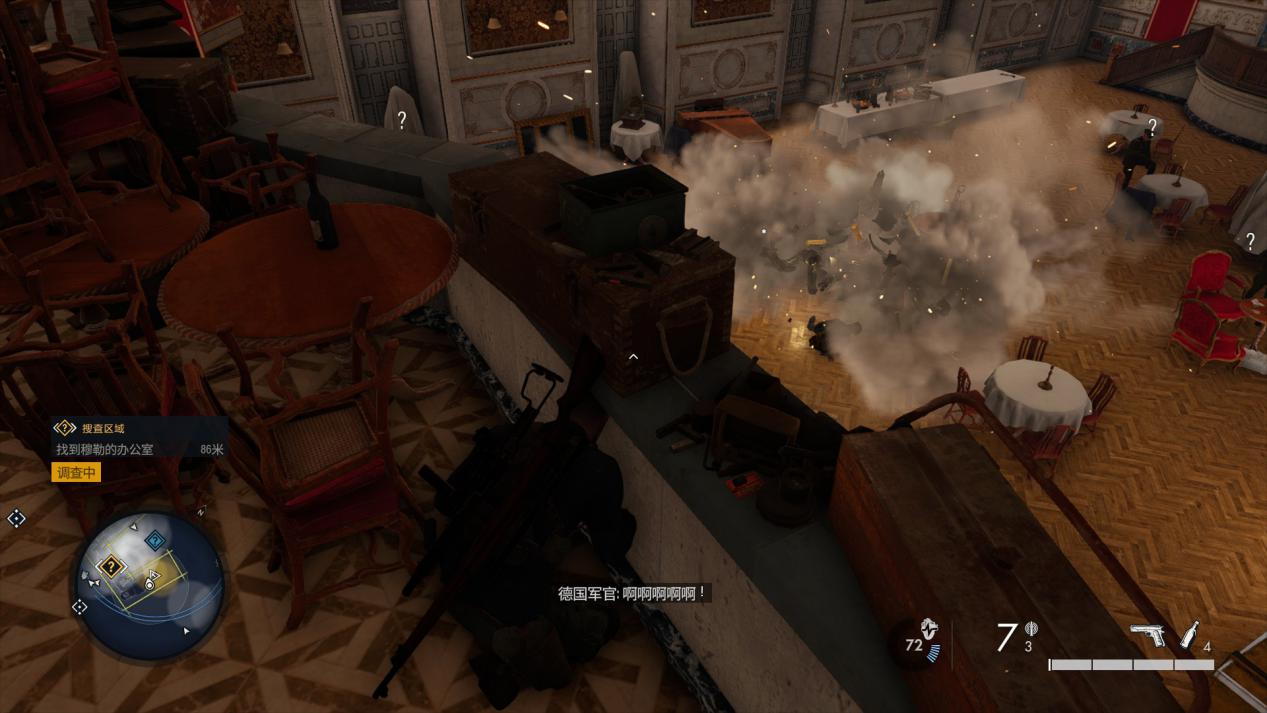The height and width of the screenshot is (713, 1267).
Task: Open the circular minimap
Action: click(x=149, y=585)
